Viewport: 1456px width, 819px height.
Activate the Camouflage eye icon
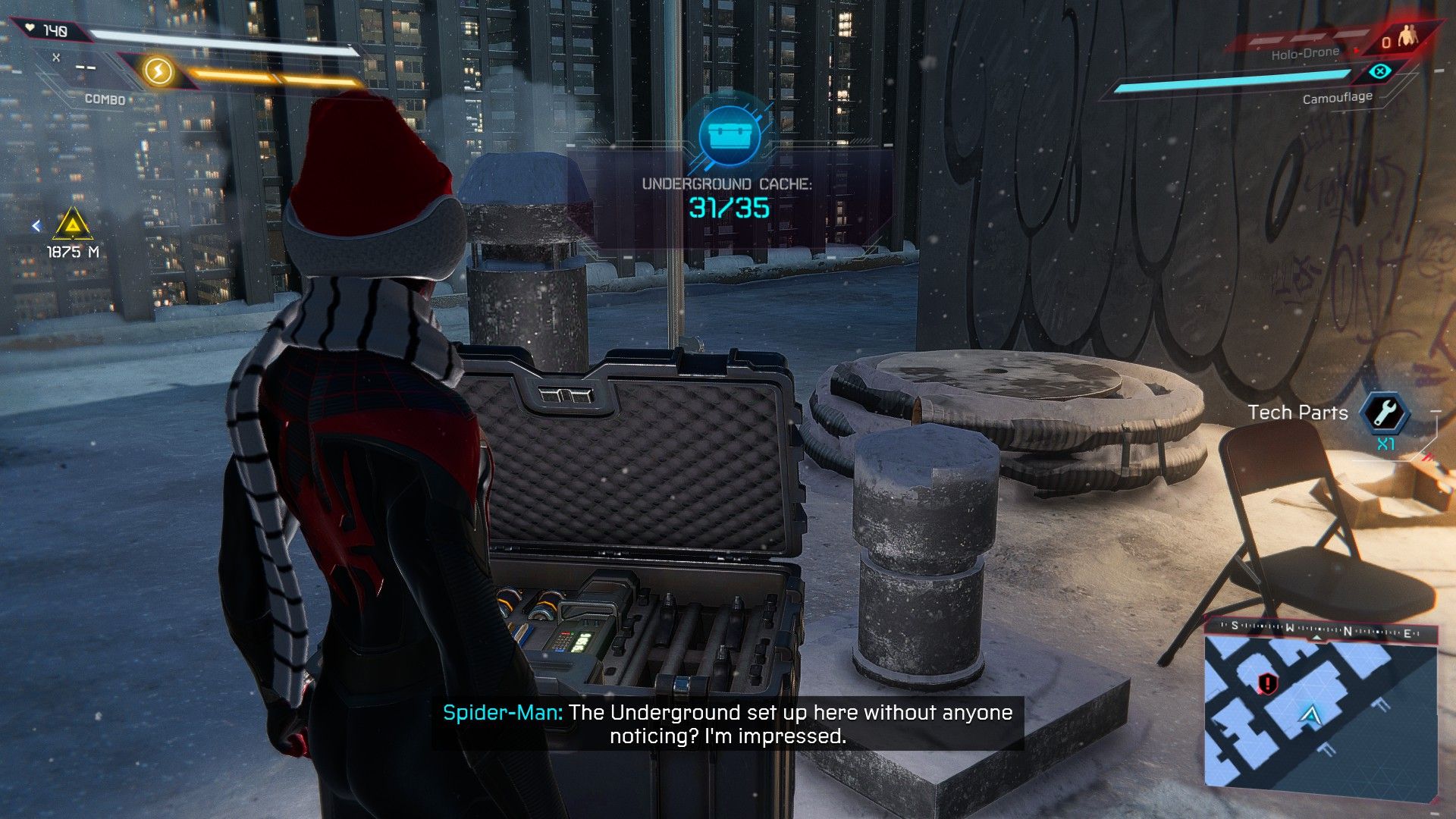(1380, 72)
